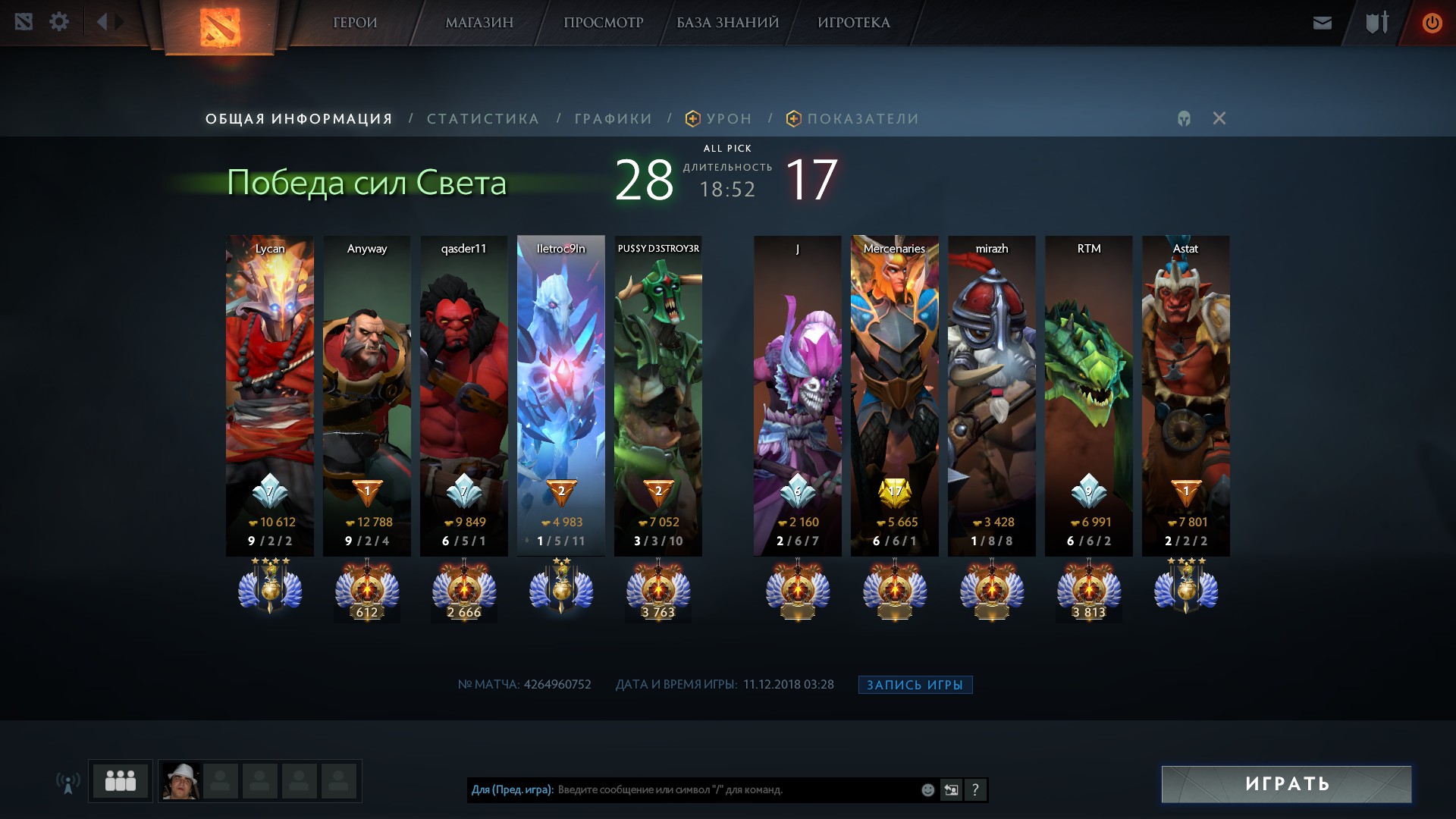Screen dimensions: 1456x819
Task: Open the mail envelope icon
Action: point(1322,23)
